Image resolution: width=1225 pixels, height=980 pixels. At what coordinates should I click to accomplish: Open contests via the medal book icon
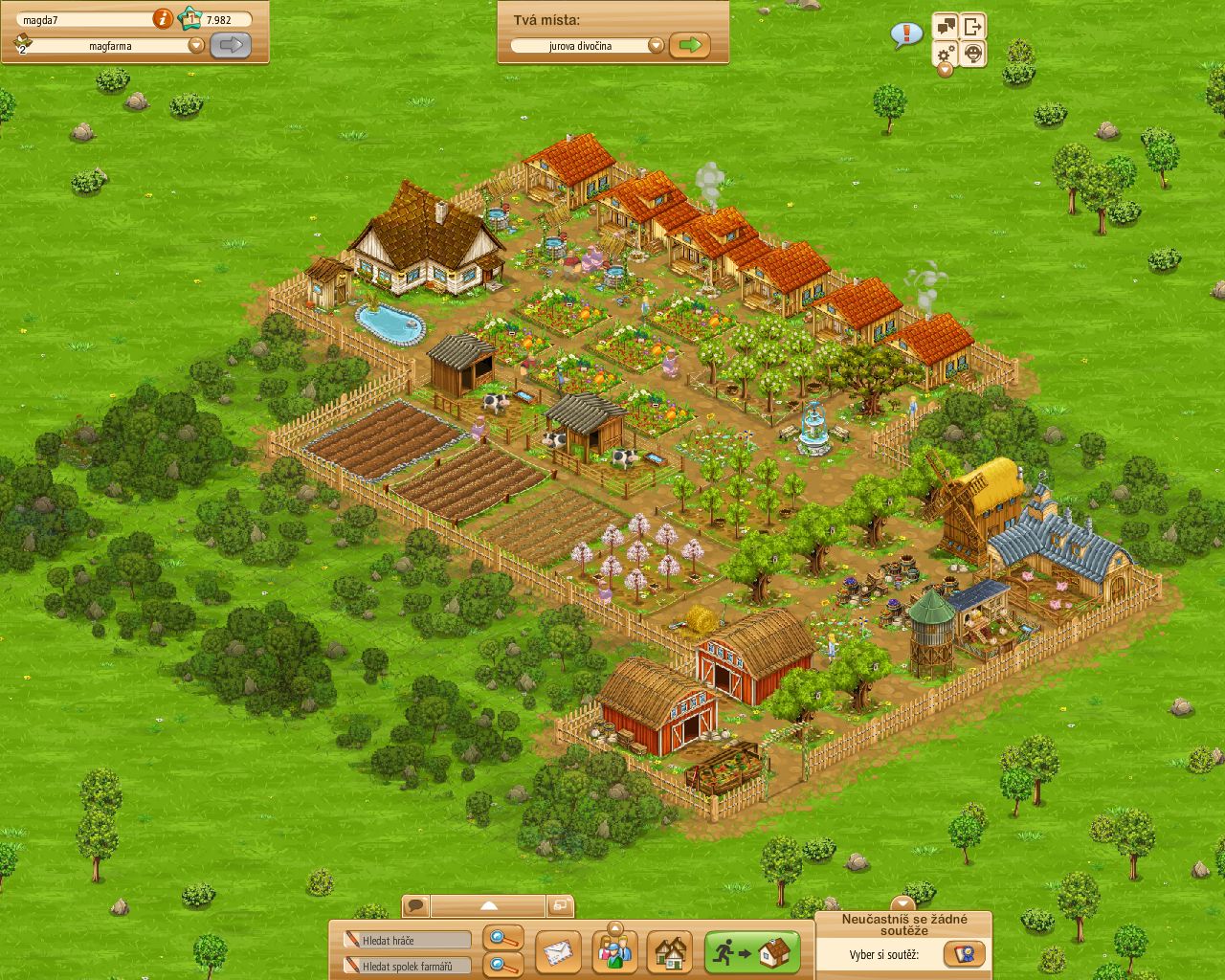(x=967, y=953)
